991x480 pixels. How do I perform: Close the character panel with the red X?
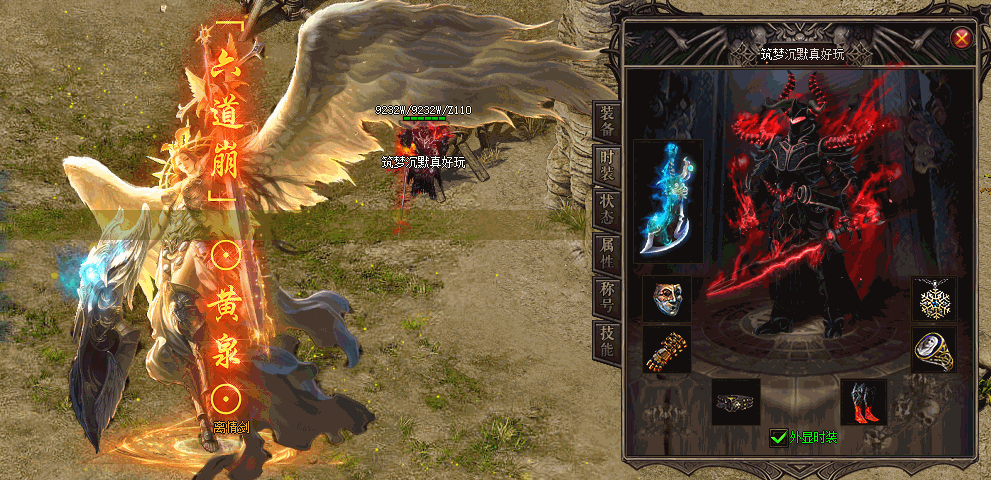[961, 38]
